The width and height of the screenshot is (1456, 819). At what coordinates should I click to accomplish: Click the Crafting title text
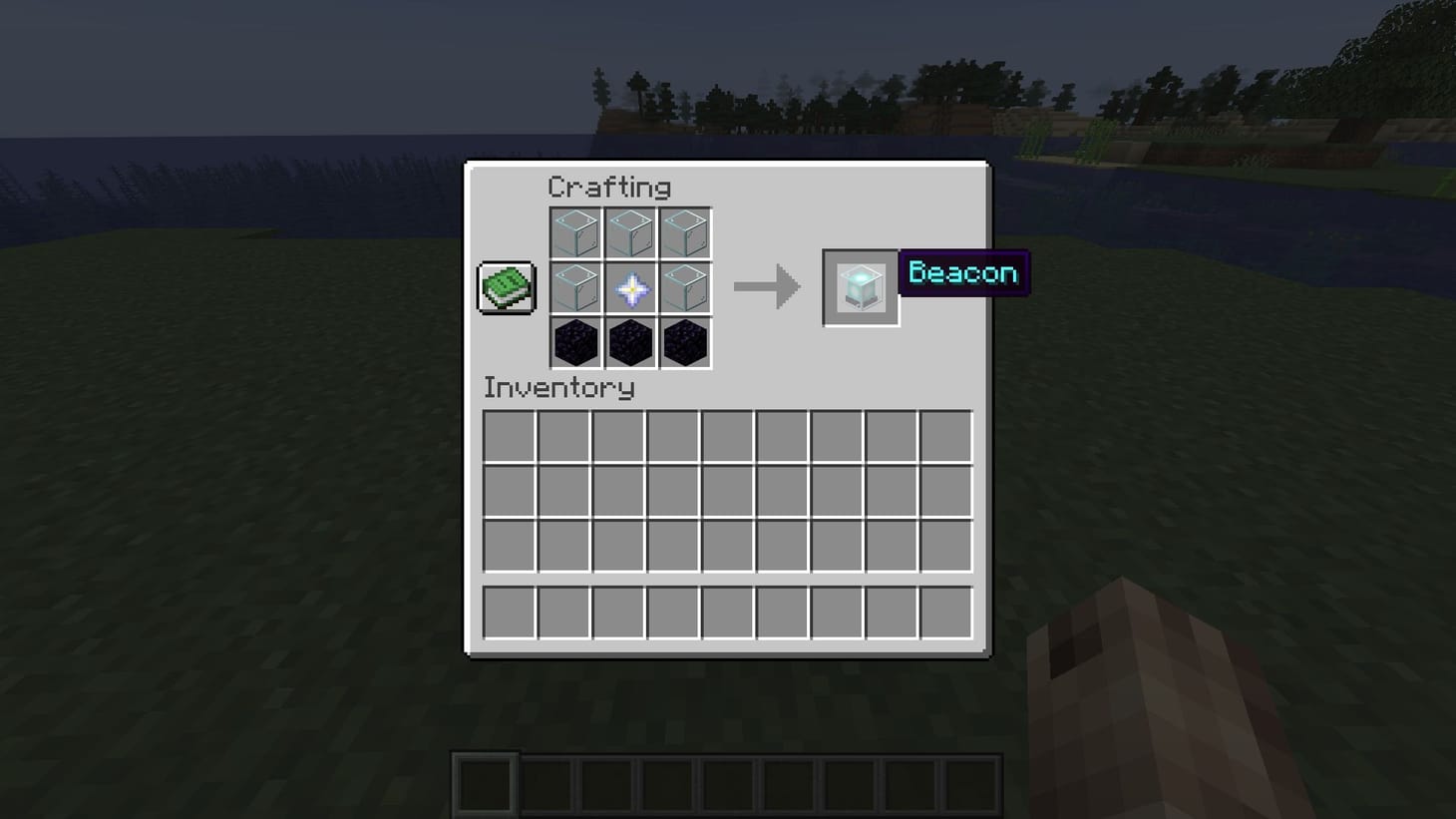pos(608,187)
